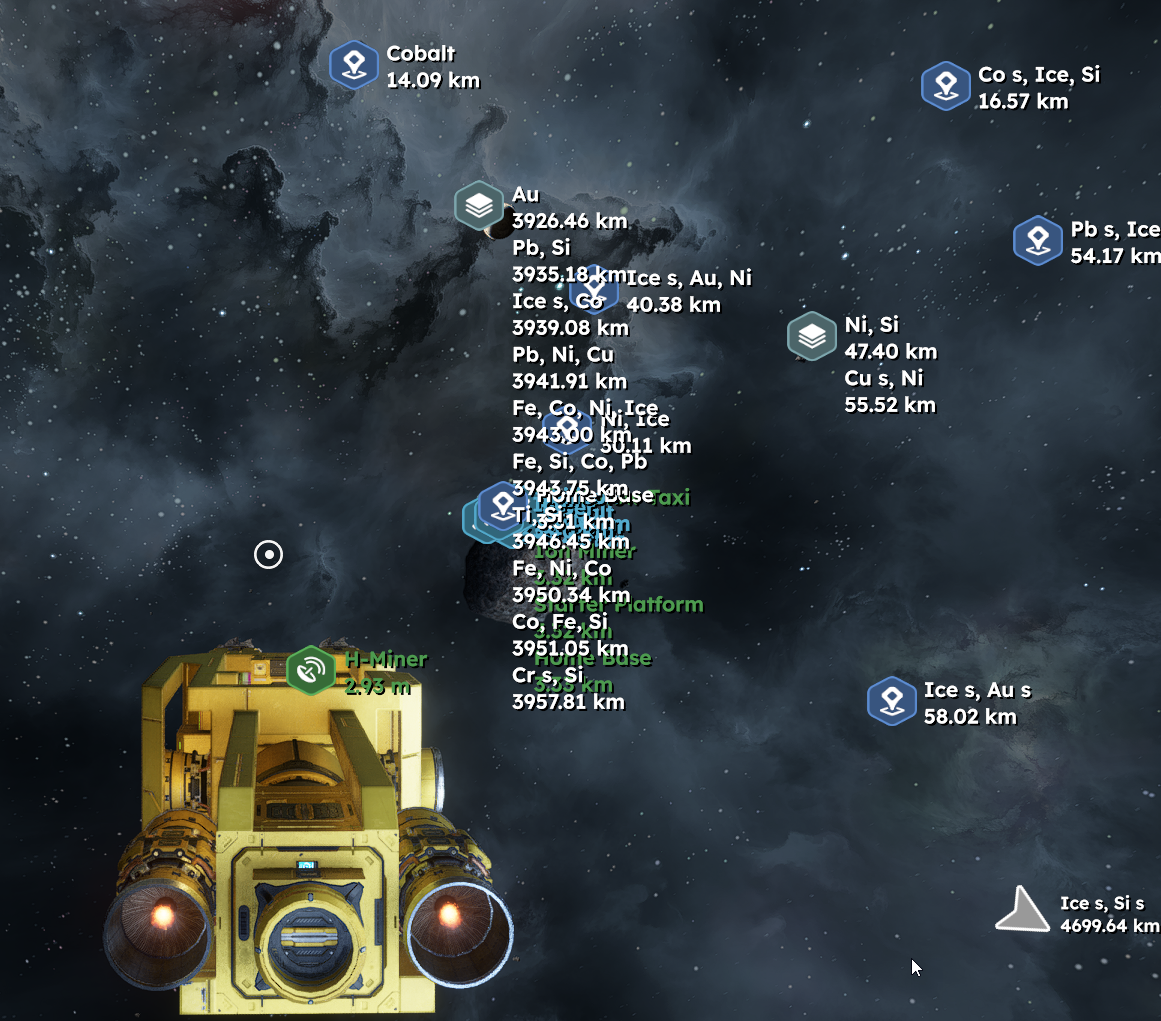The image size is (1161, 1021).
Task: Click the Co s, Ice, Si waypoint marker
Action: point(945,86)
